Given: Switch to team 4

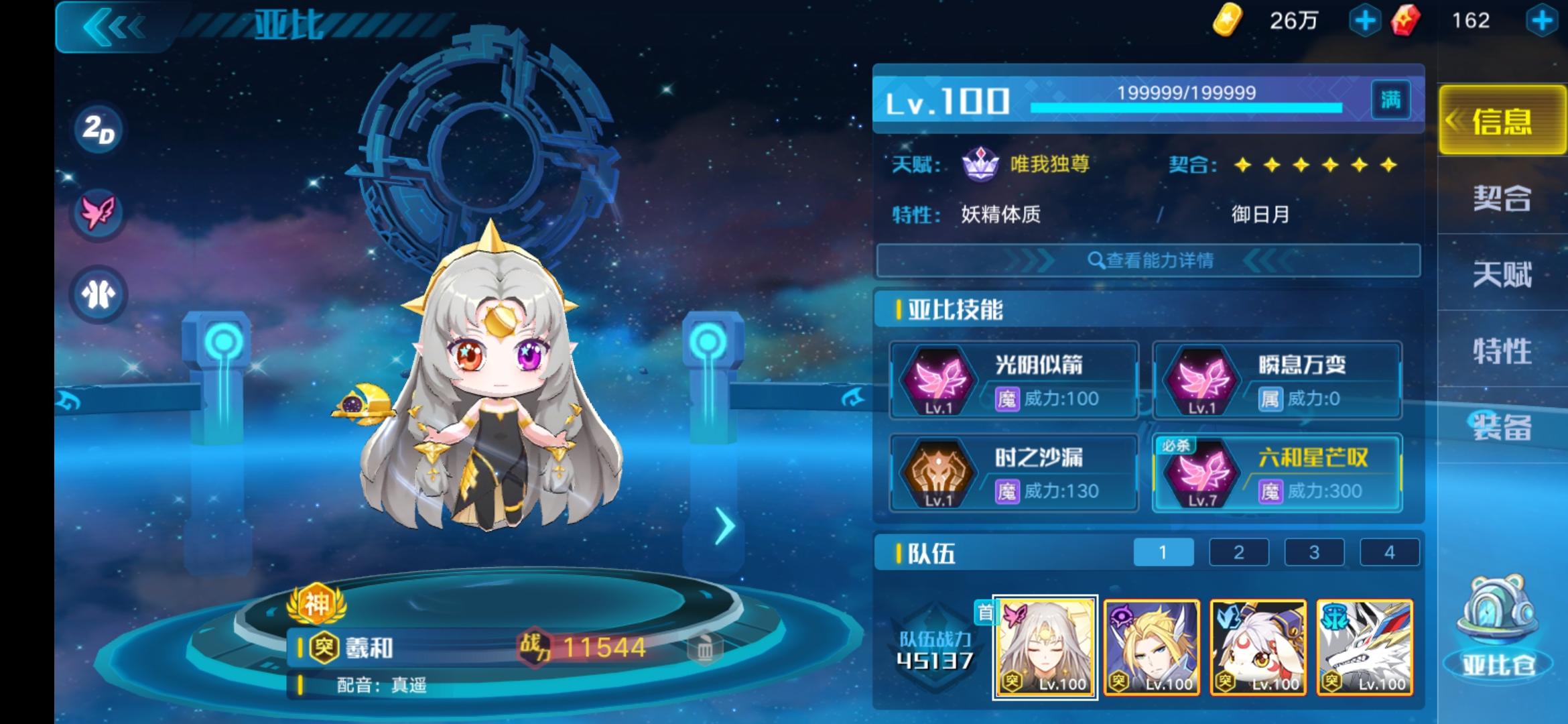Looking at the screenshot, I should pos(1391,552).
